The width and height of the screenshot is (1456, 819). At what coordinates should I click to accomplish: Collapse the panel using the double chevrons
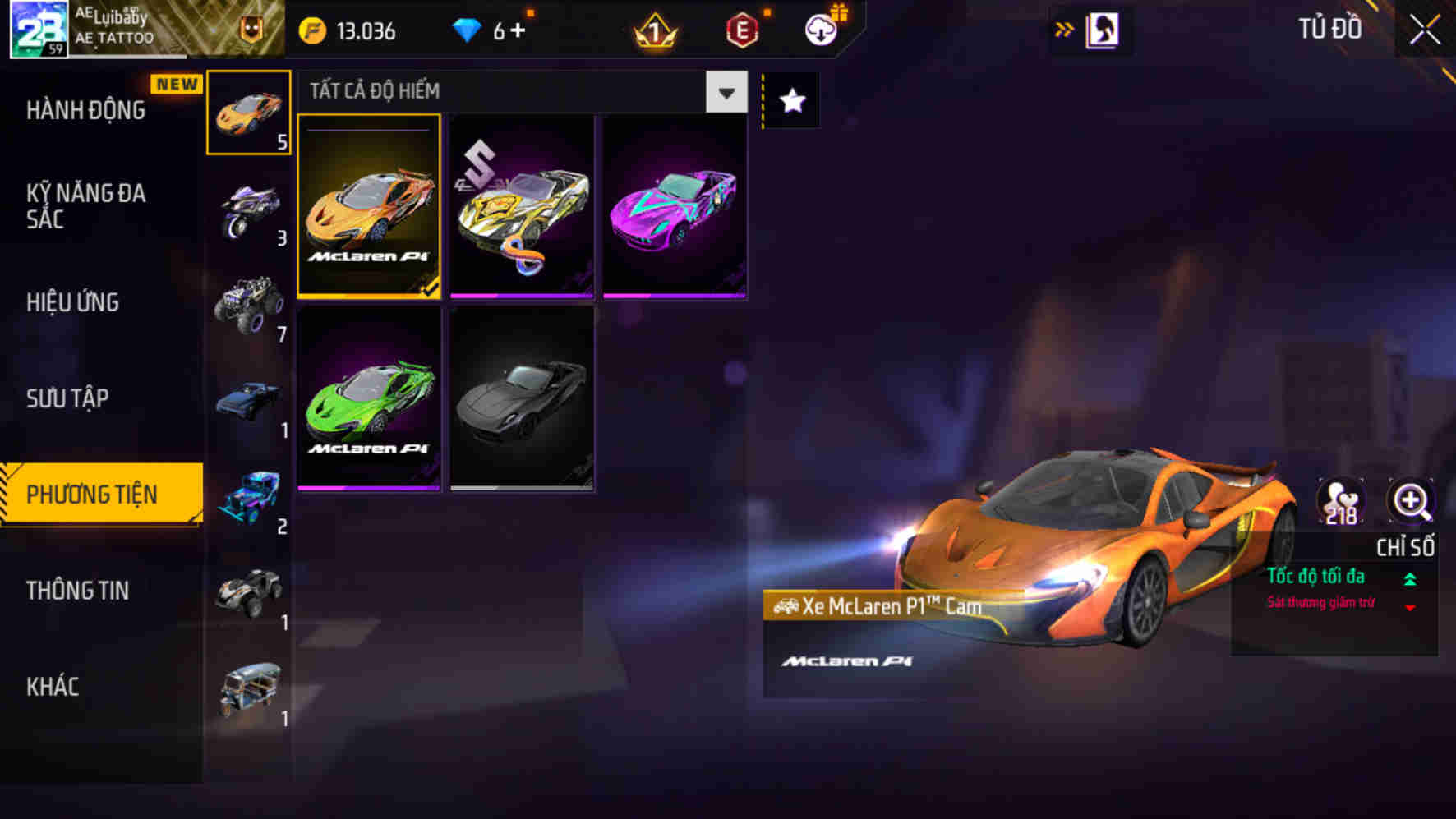[1064, 29]
